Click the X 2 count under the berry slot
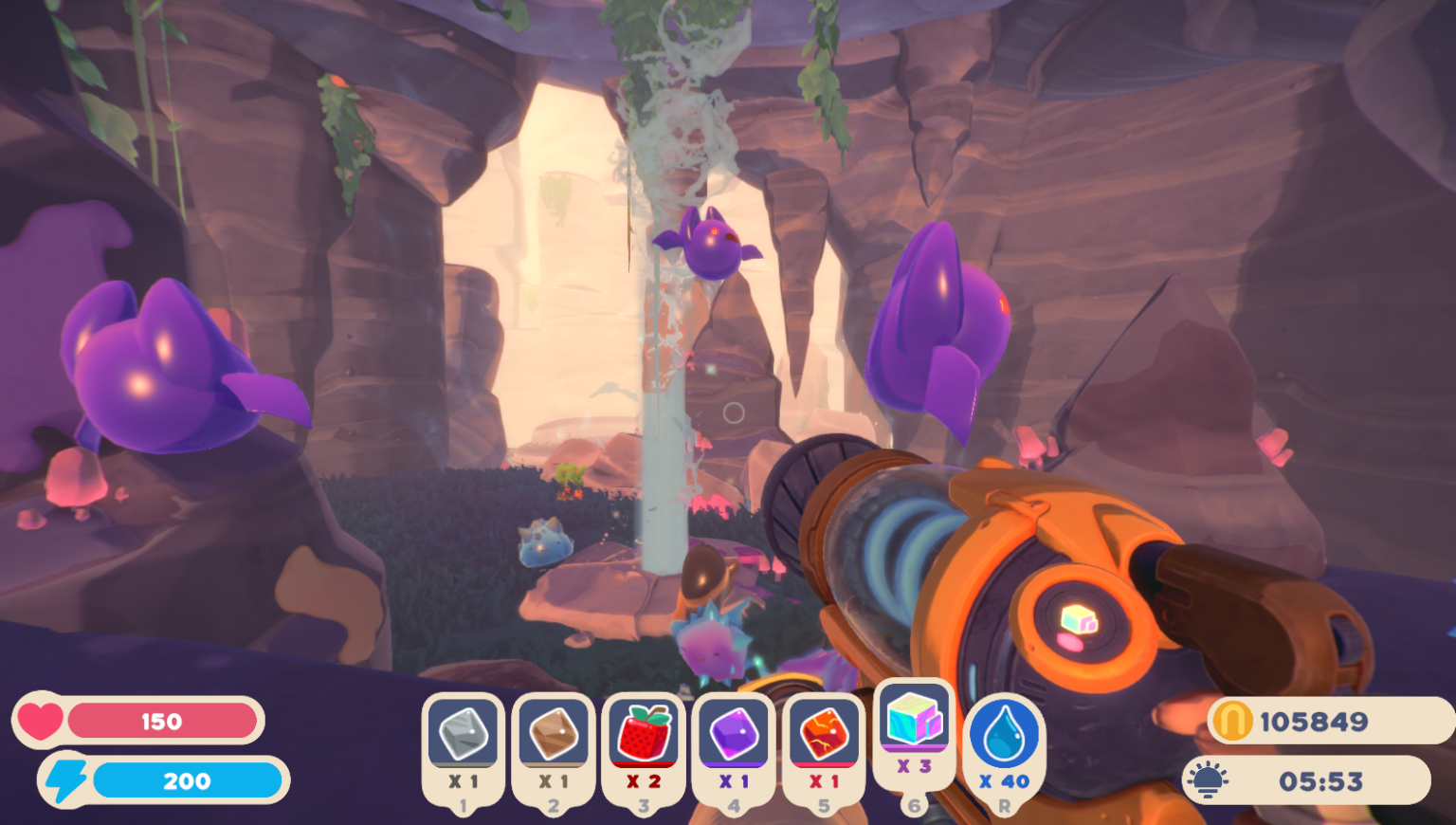 [x=644, y=781]
